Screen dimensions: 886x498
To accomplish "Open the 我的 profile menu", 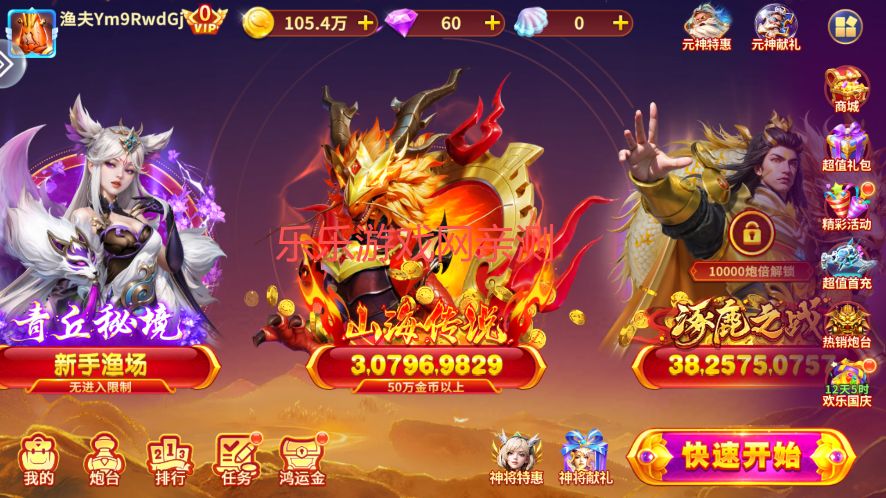I will tap(38, 461).
